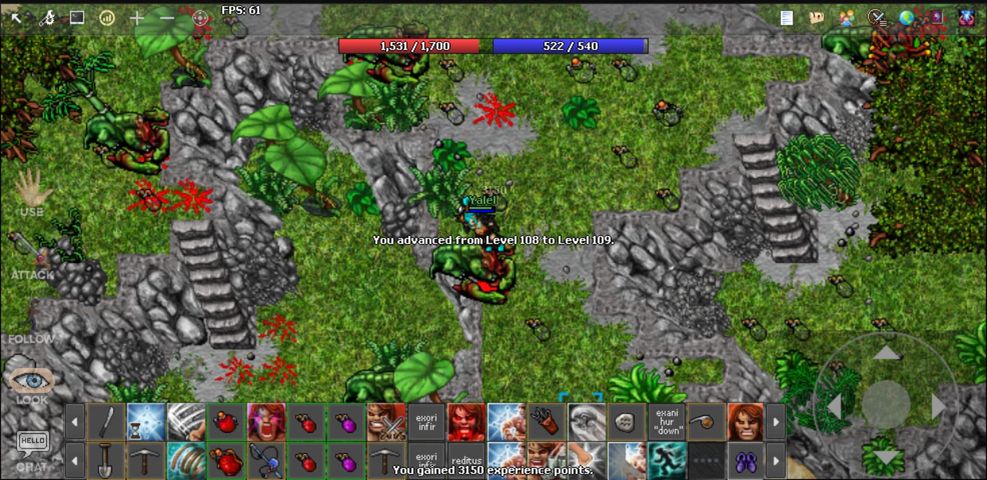Click the red crosshair target icon
The image size is (987, 480).
(x=200, y=18)
